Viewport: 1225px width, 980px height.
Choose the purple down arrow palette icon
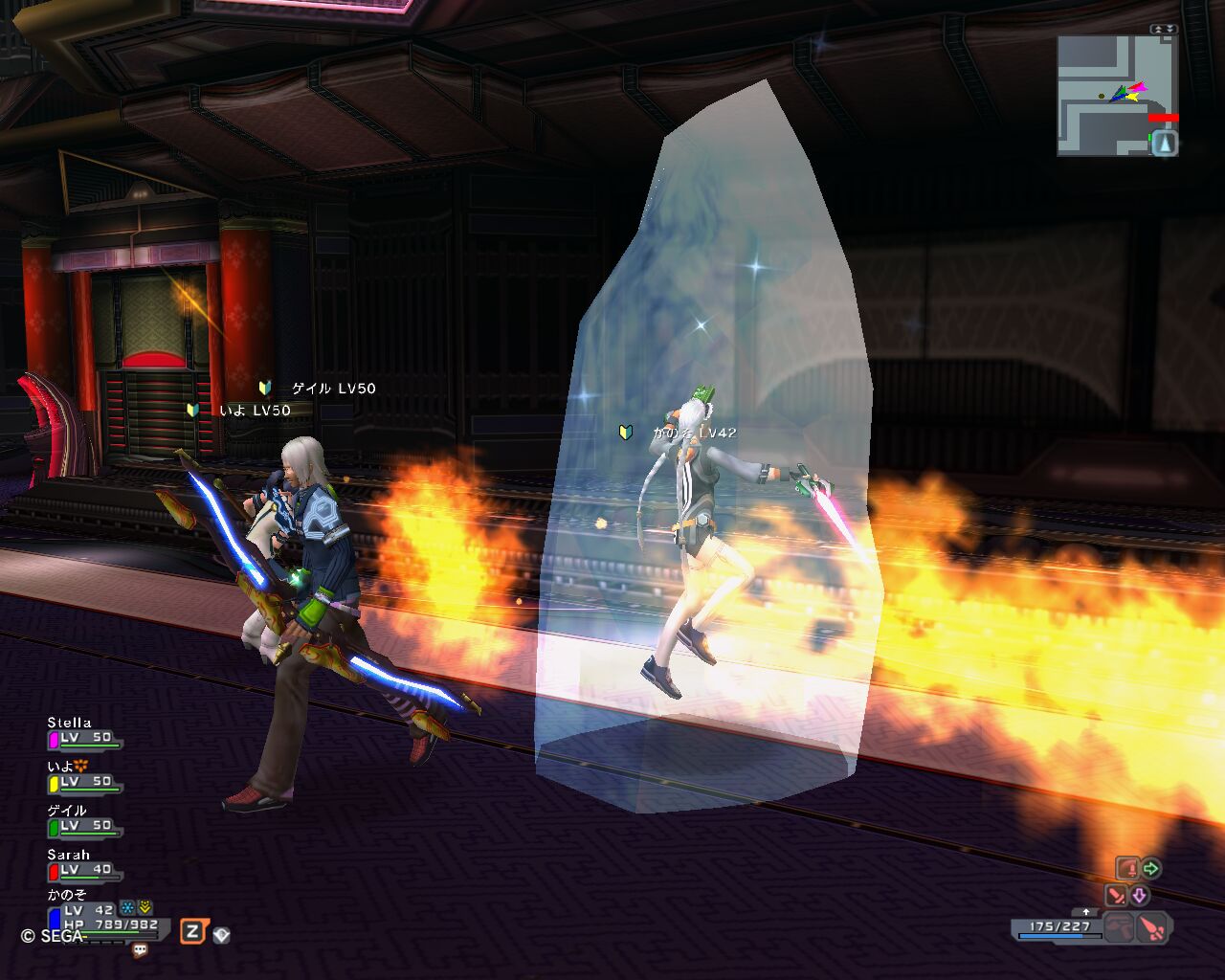1139,896
